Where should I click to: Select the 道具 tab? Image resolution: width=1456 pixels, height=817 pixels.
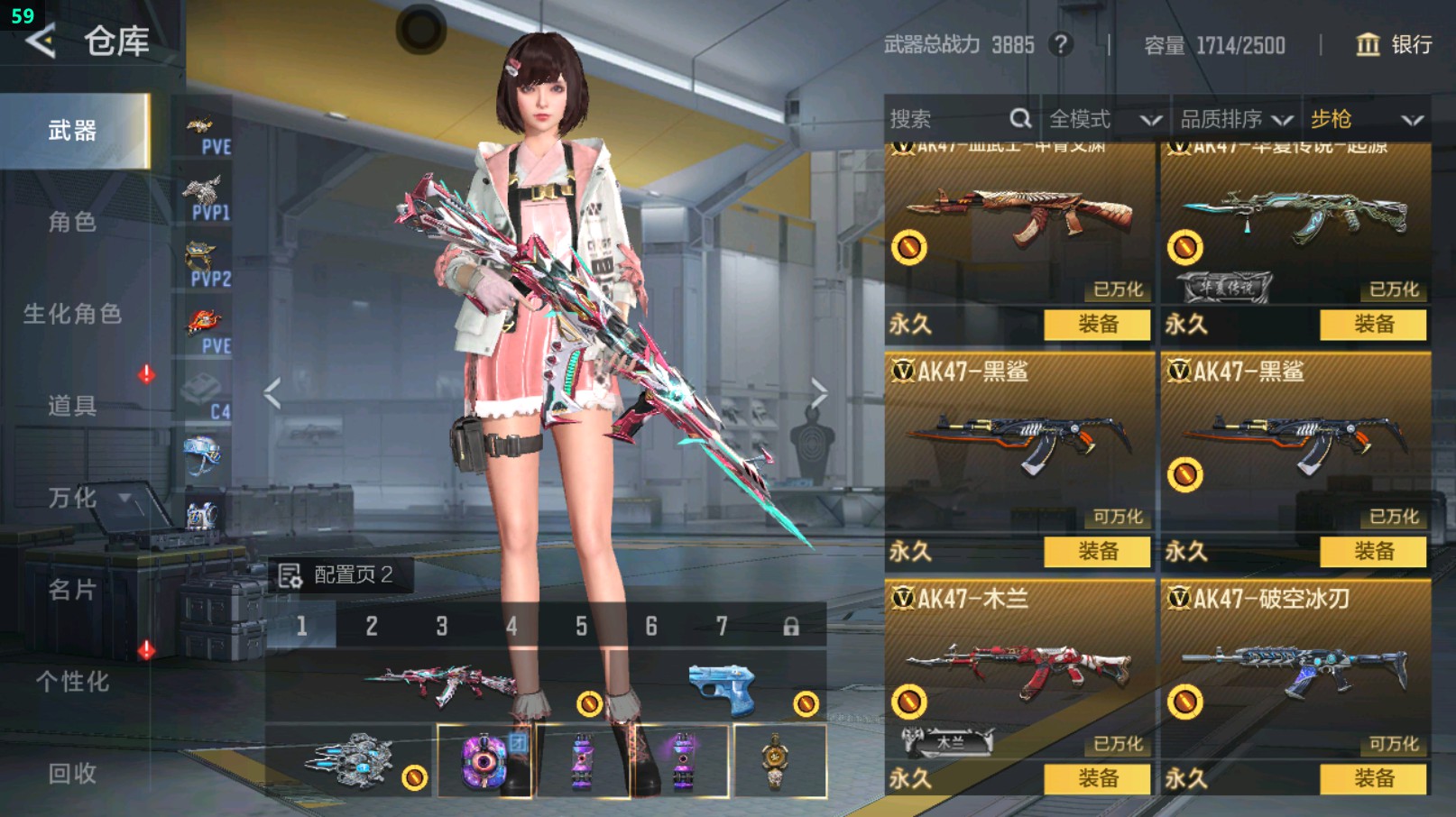click(72, 406)
